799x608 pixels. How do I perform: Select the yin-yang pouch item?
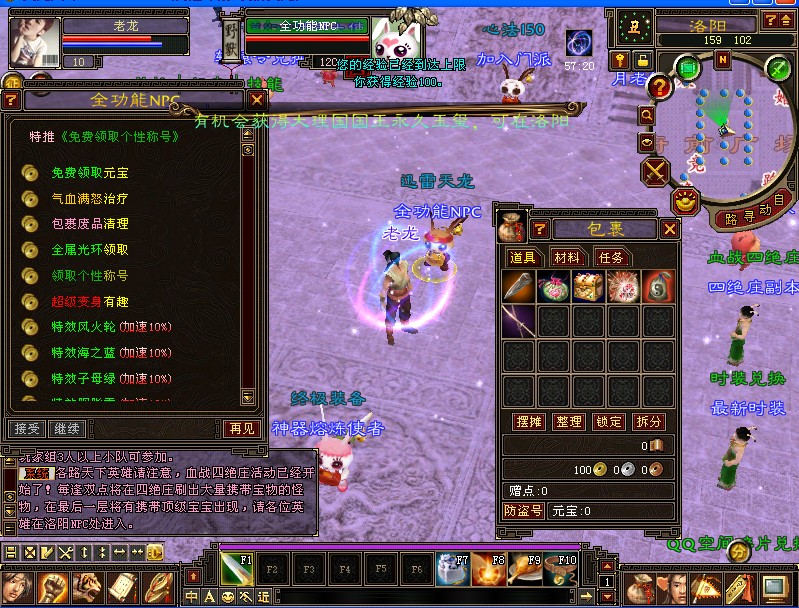click(x=657, y=287)
